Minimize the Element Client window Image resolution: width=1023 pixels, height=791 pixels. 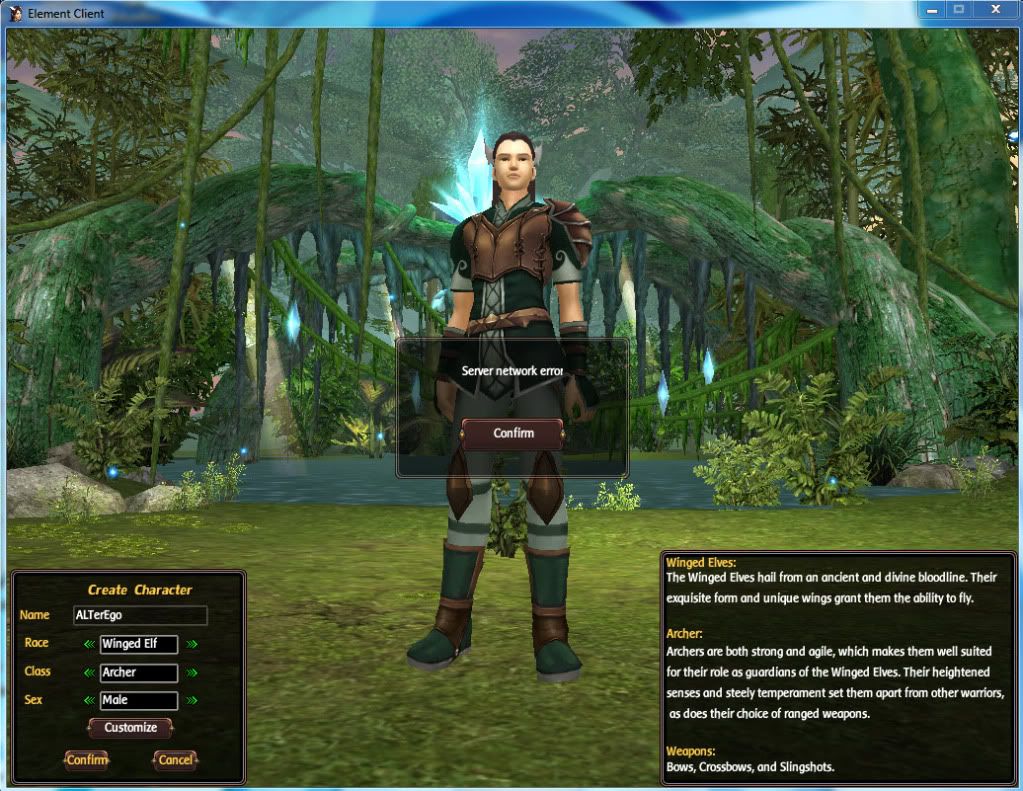pos(930,10)
